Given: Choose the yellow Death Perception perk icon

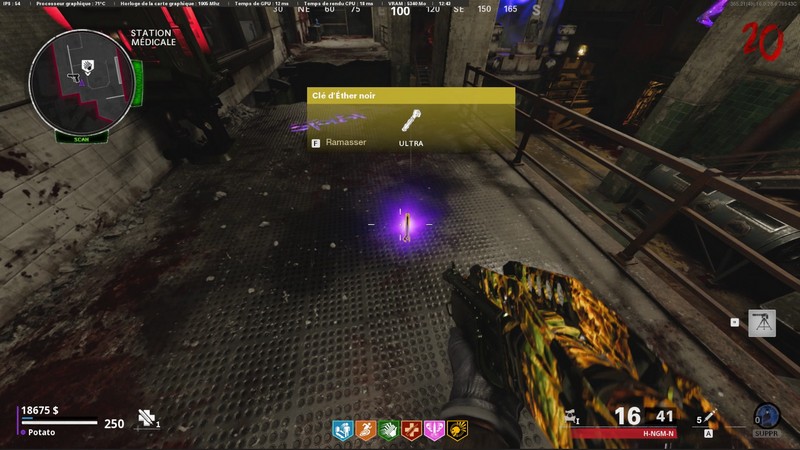Looking at the screenshot, I should tap(458, 431).
